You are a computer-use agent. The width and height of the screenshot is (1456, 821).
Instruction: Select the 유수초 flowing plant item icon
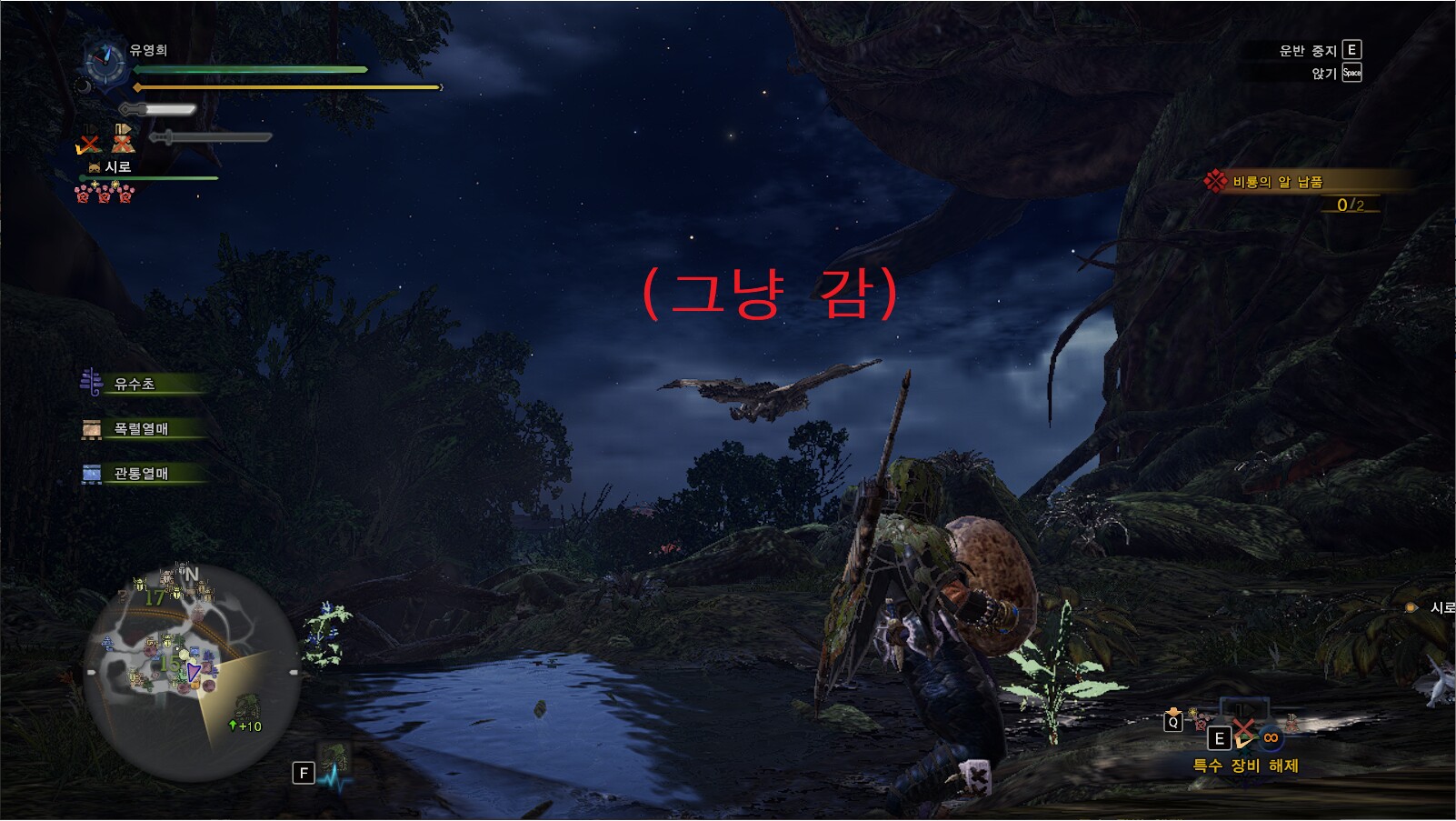pos(91,383)
